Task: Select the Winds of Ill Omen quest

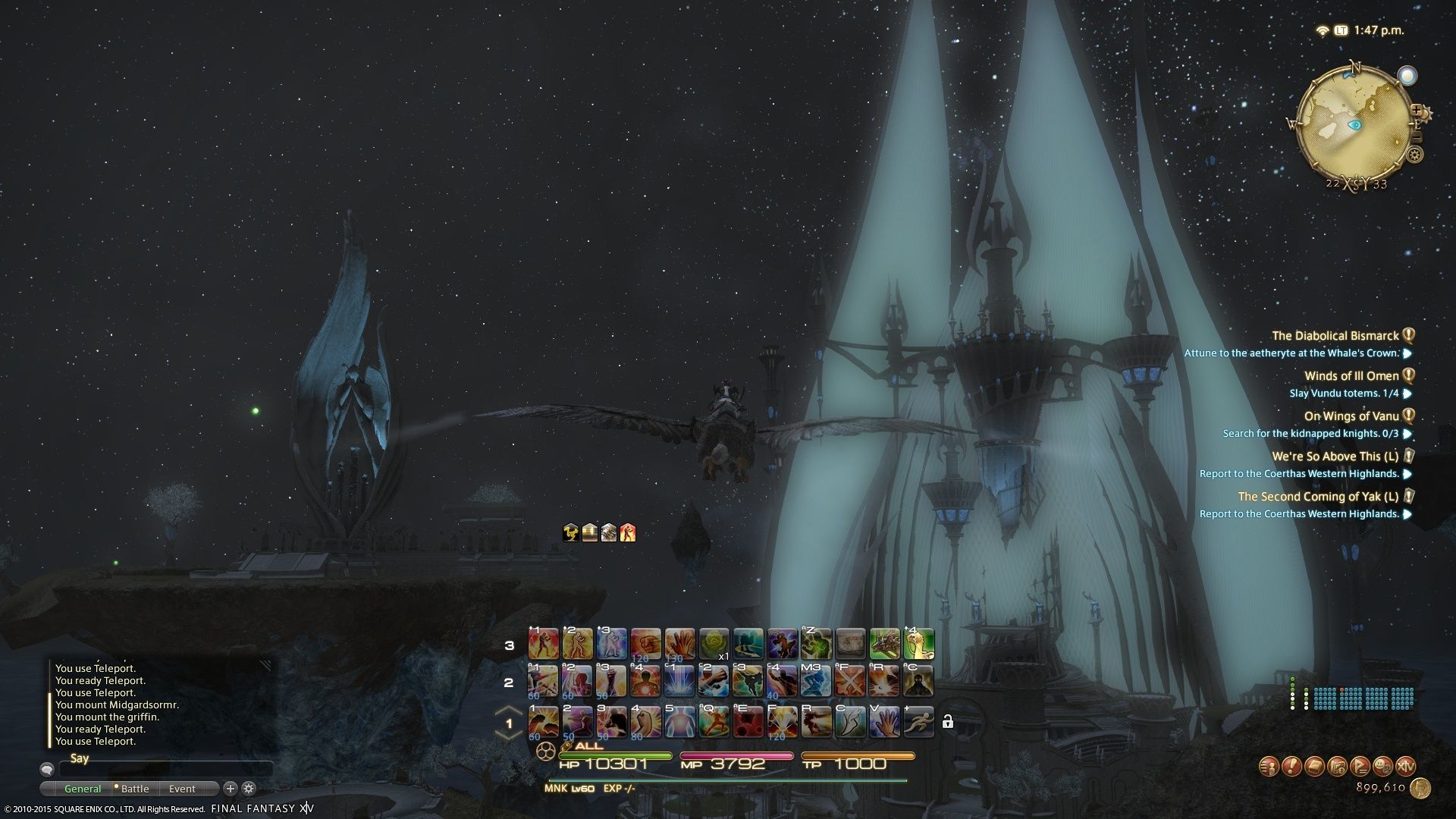Action: coord(1351,376)
